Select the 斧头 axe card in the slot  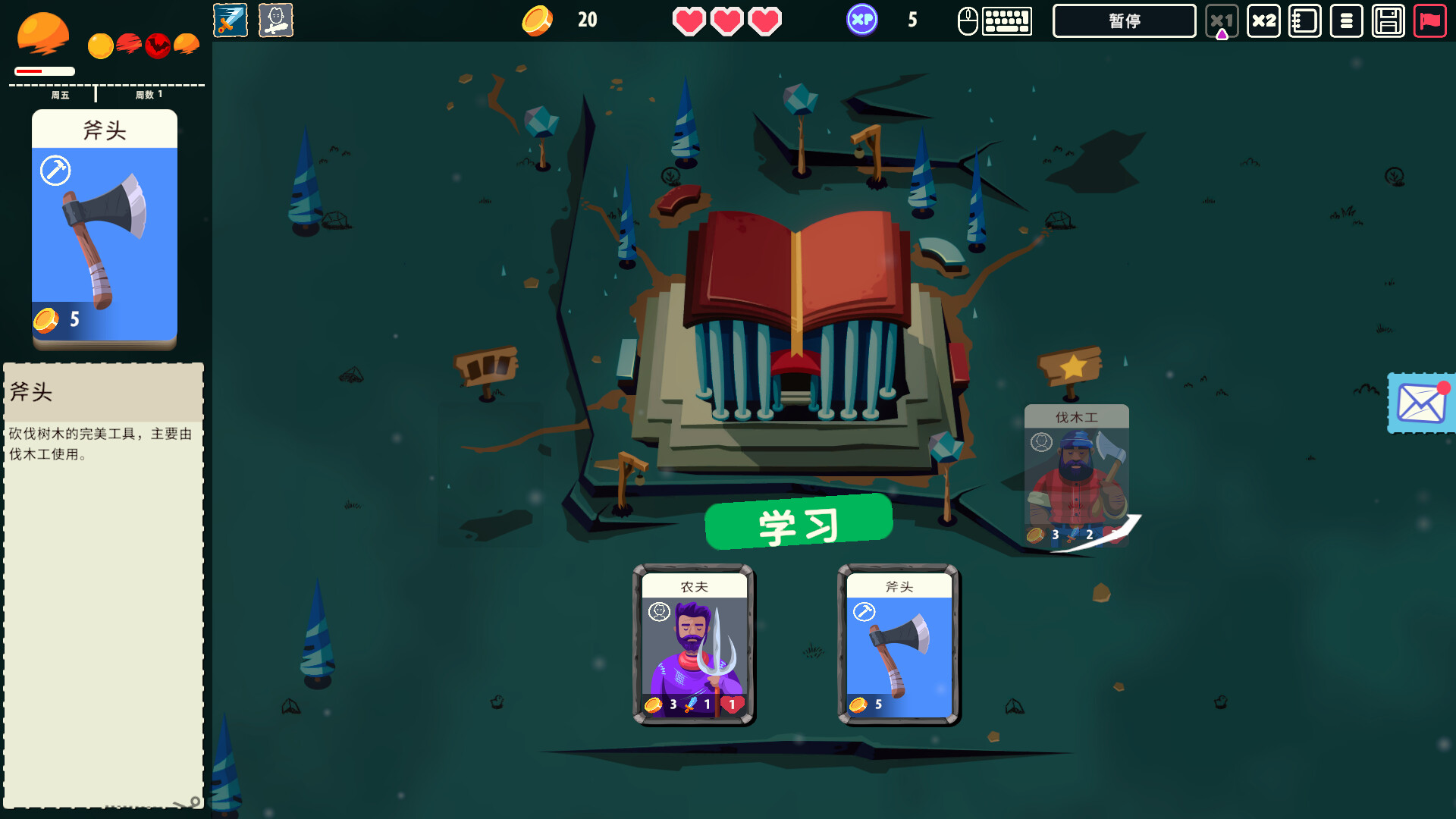899,645
